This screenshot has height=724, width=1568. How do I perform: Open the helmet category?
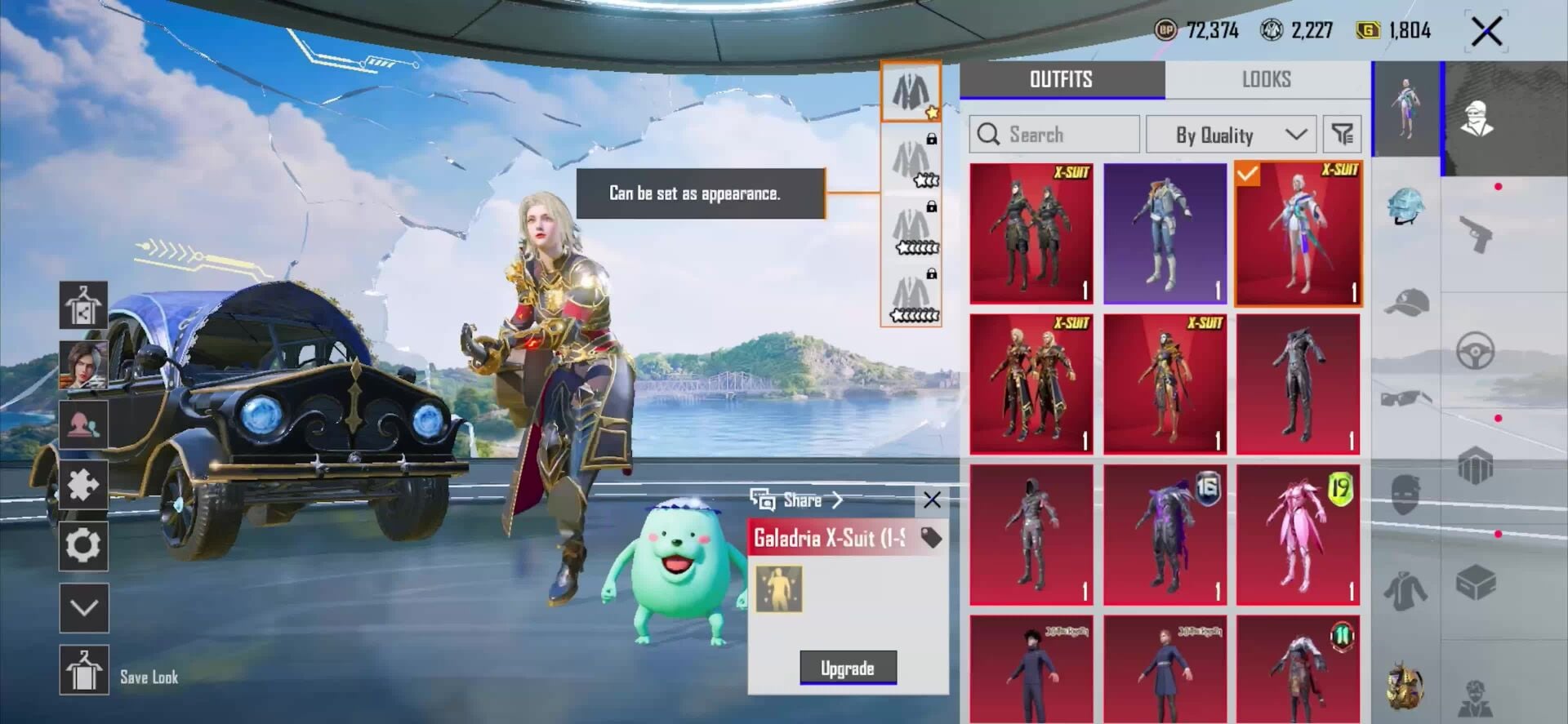pos(1405,206)
